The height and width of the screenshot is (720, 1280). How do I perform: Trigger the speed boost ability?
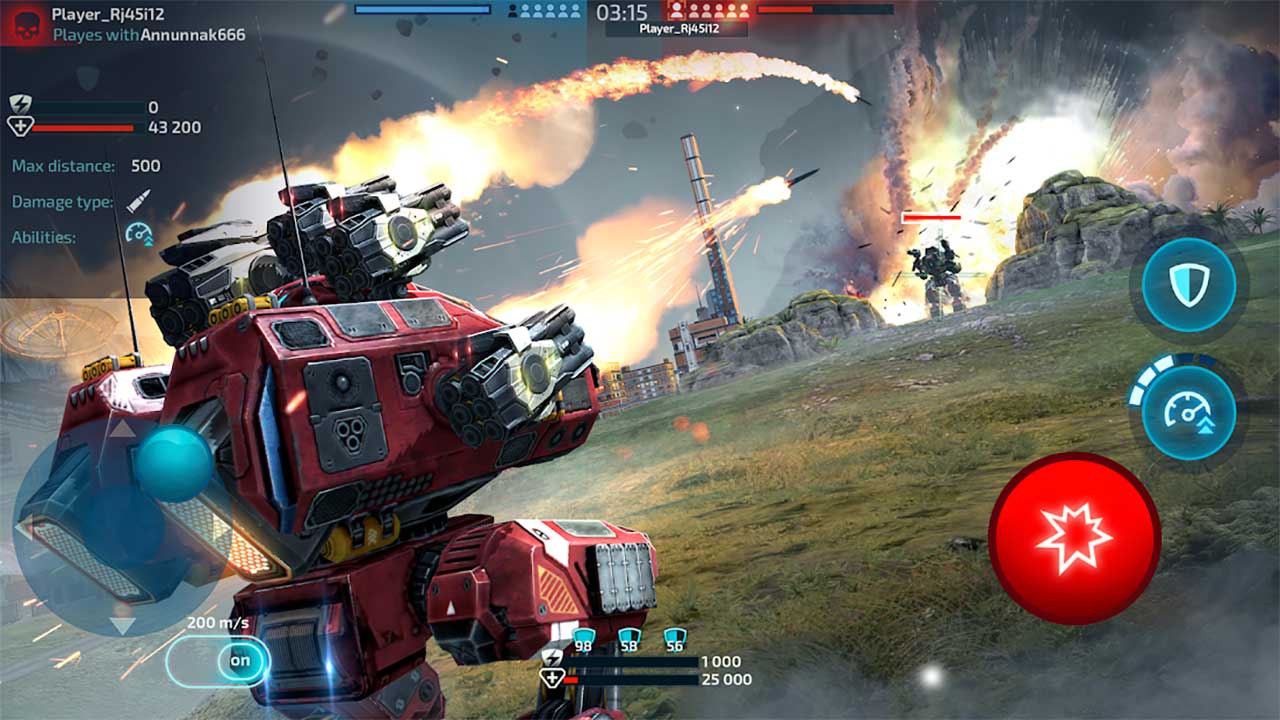pyautogui.click(x=1188, y=413)
